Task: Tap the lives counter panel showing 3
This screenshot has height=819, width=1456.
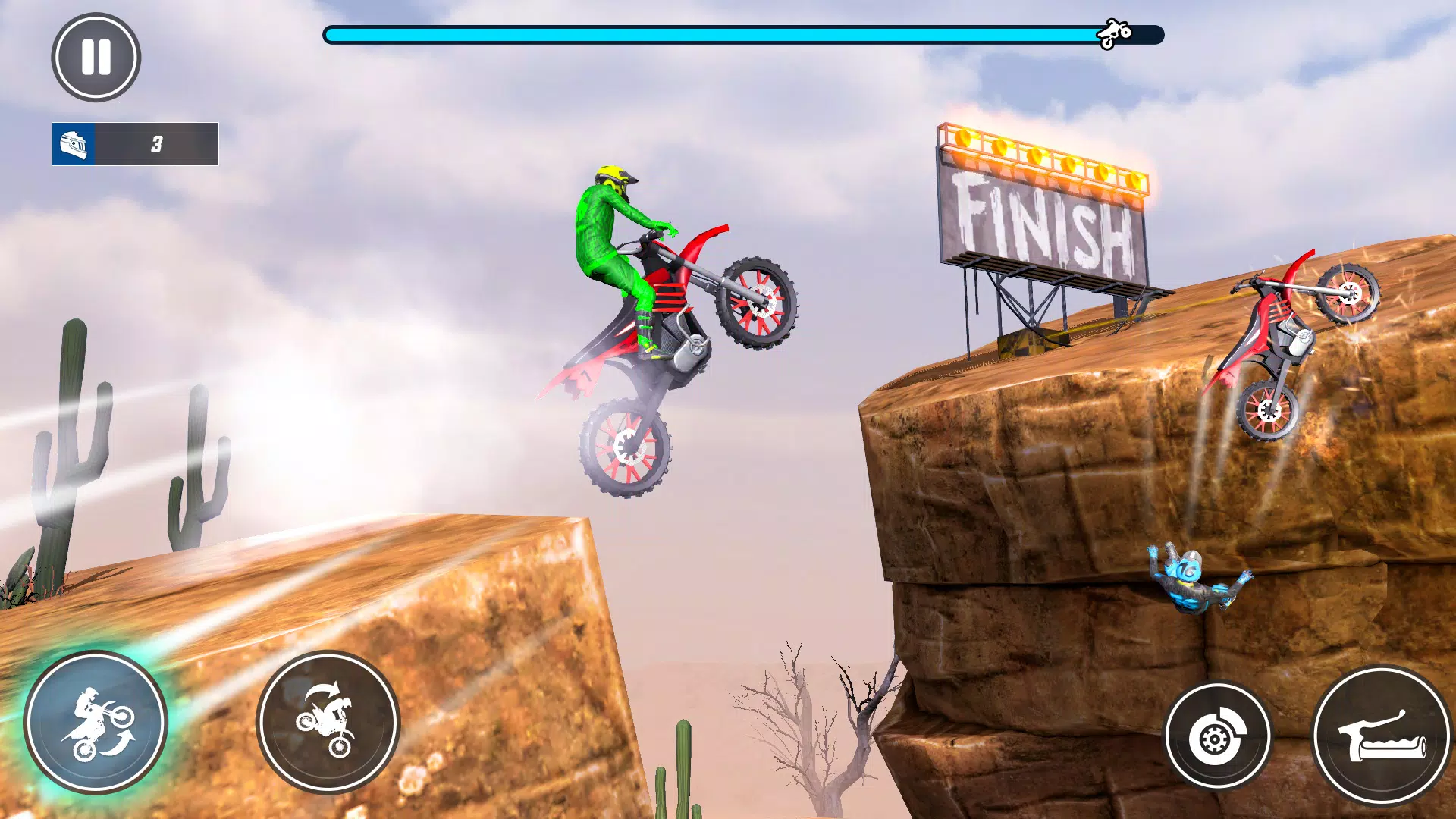Action: [x=135, y=144]
